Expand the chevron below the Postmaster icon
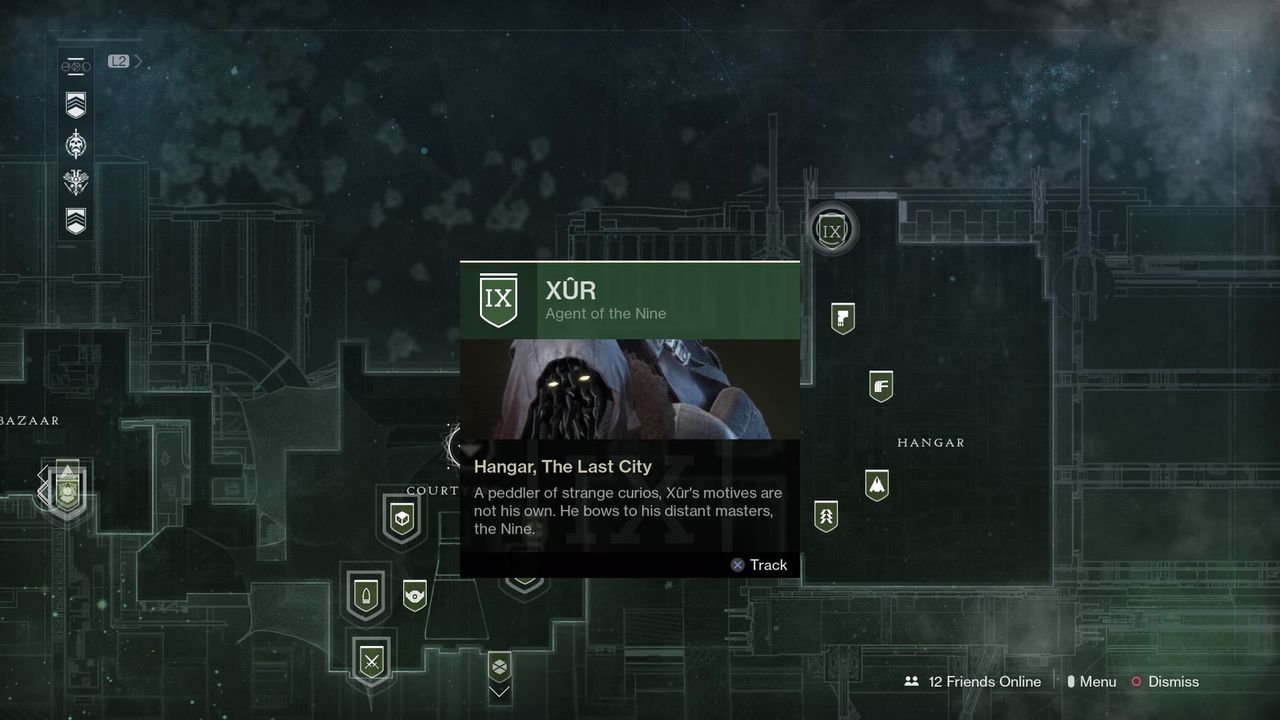This screenshot has width=1280, height=720. point(498,690)
